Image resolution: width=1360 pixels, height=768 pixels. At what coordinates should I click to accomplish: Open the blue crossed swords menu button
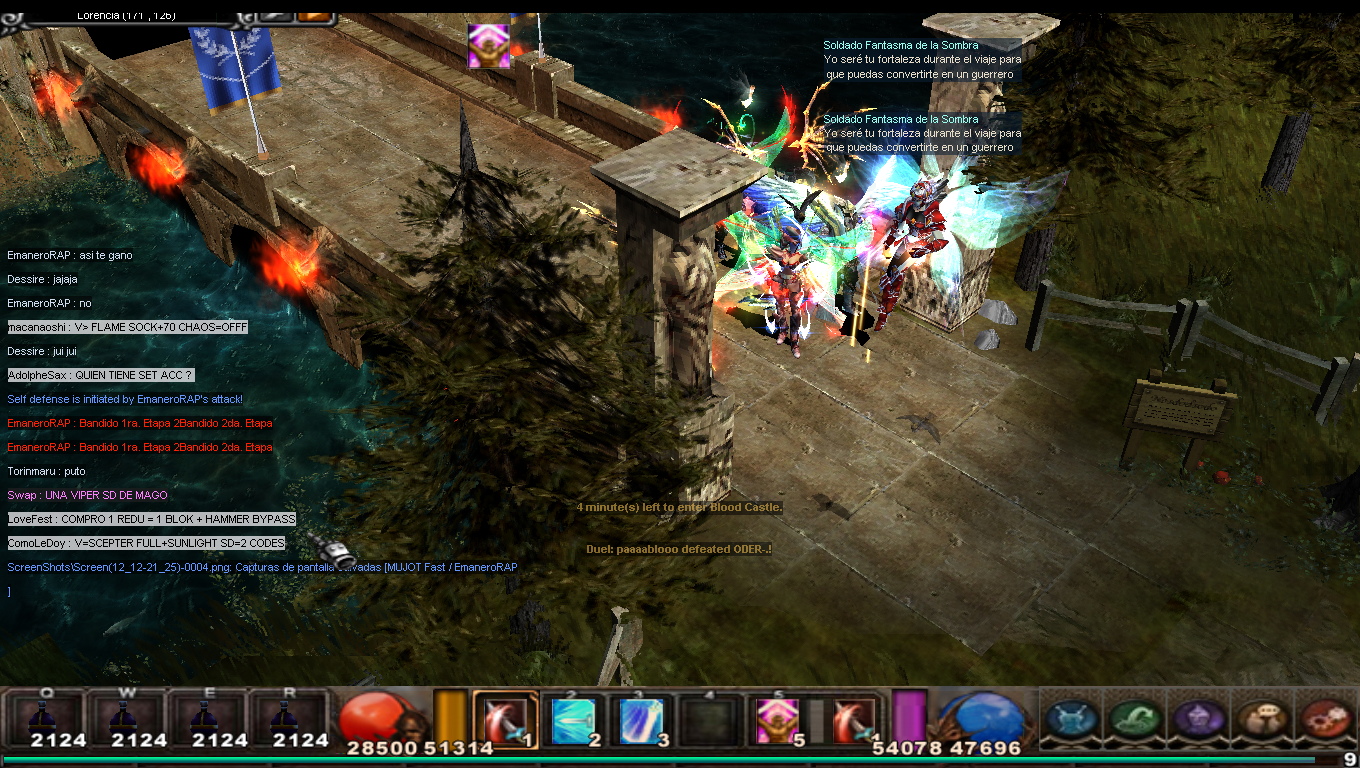point(1072,718)
